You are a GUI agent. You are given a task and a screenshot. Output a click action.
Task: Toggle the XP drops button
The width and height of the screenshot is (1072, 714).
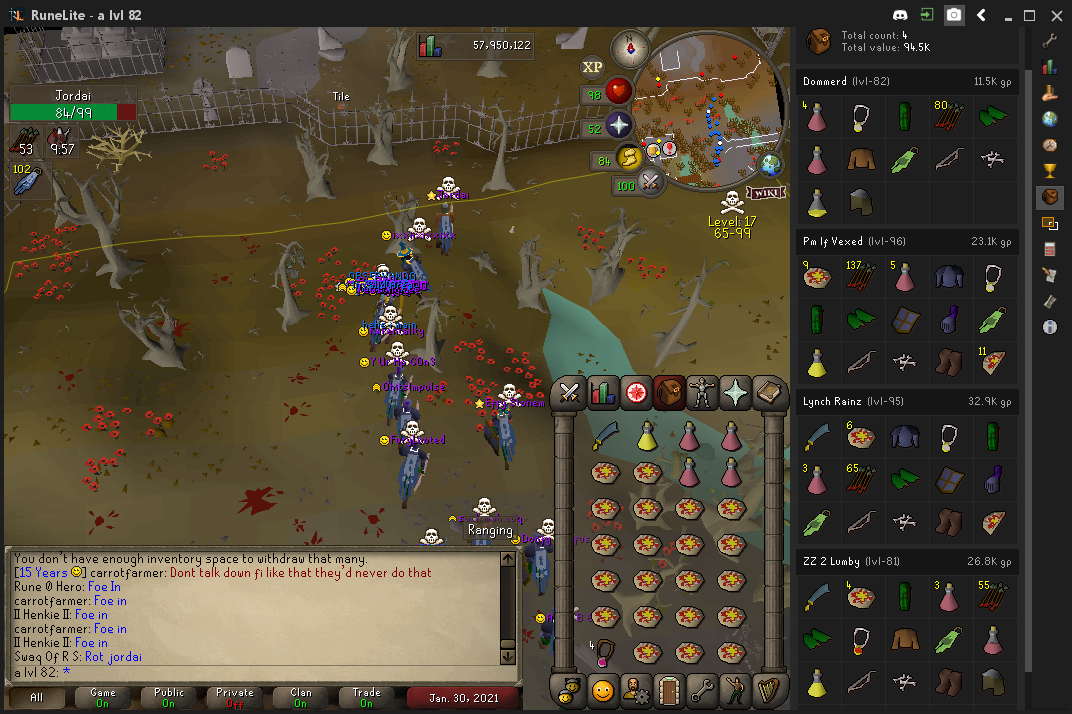coord(593,67)
